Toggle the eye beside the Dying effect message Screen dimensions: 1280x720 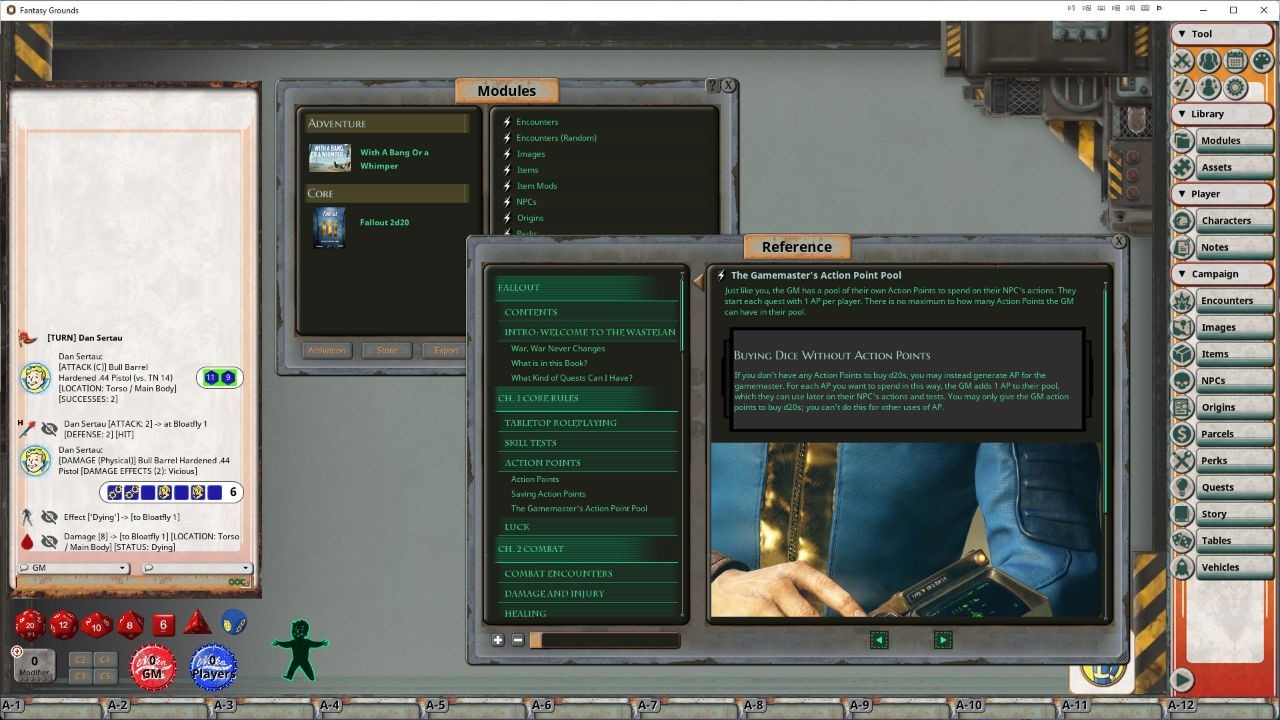(x=49, y=517)
